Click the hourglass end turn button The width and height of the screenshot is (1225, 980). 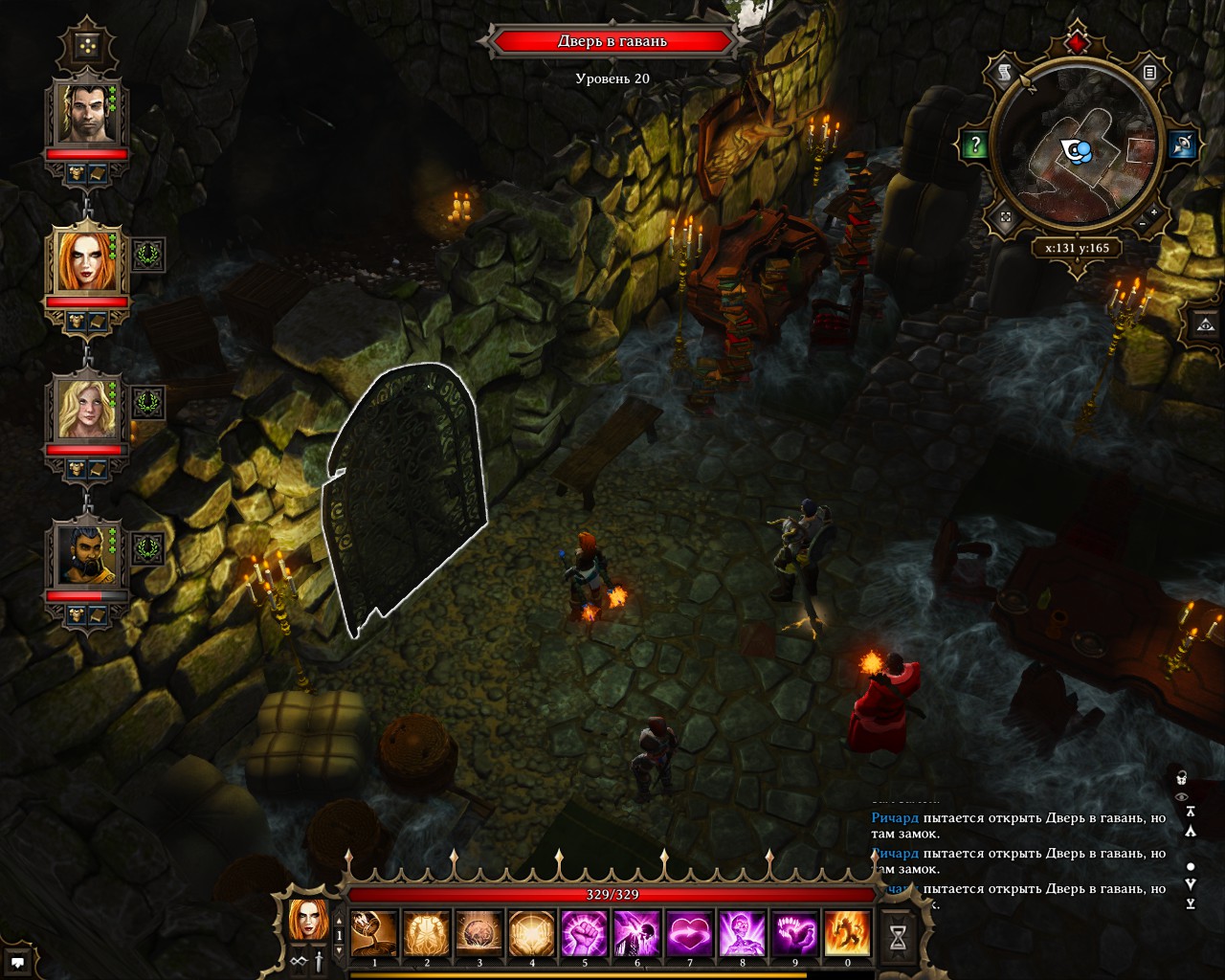(898, 938)
